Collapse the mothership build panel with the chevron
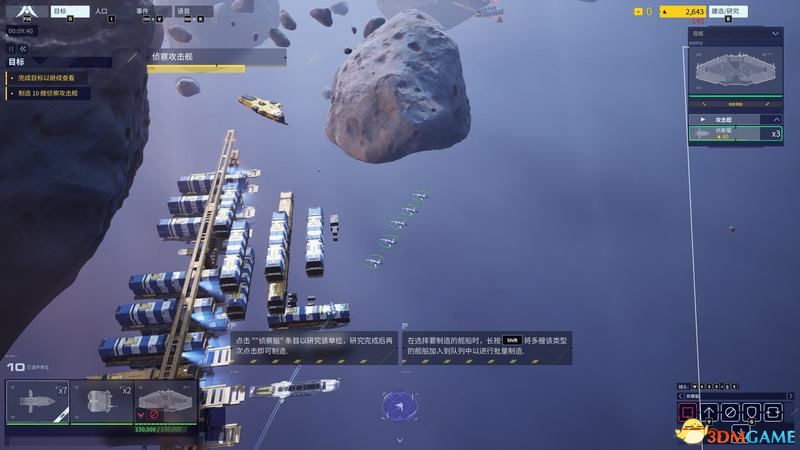Image resolution: width=800 pixels, height=450 pixels. 775,34
